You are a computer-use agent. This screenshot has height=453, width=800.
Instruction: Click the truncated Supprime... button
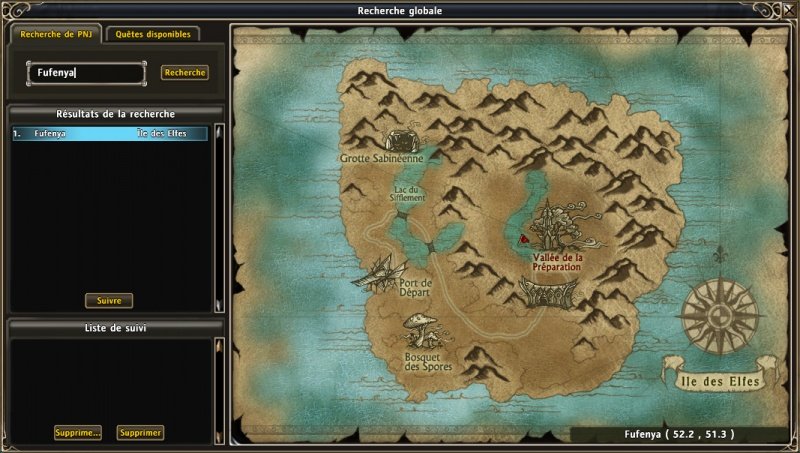(78, 433)
